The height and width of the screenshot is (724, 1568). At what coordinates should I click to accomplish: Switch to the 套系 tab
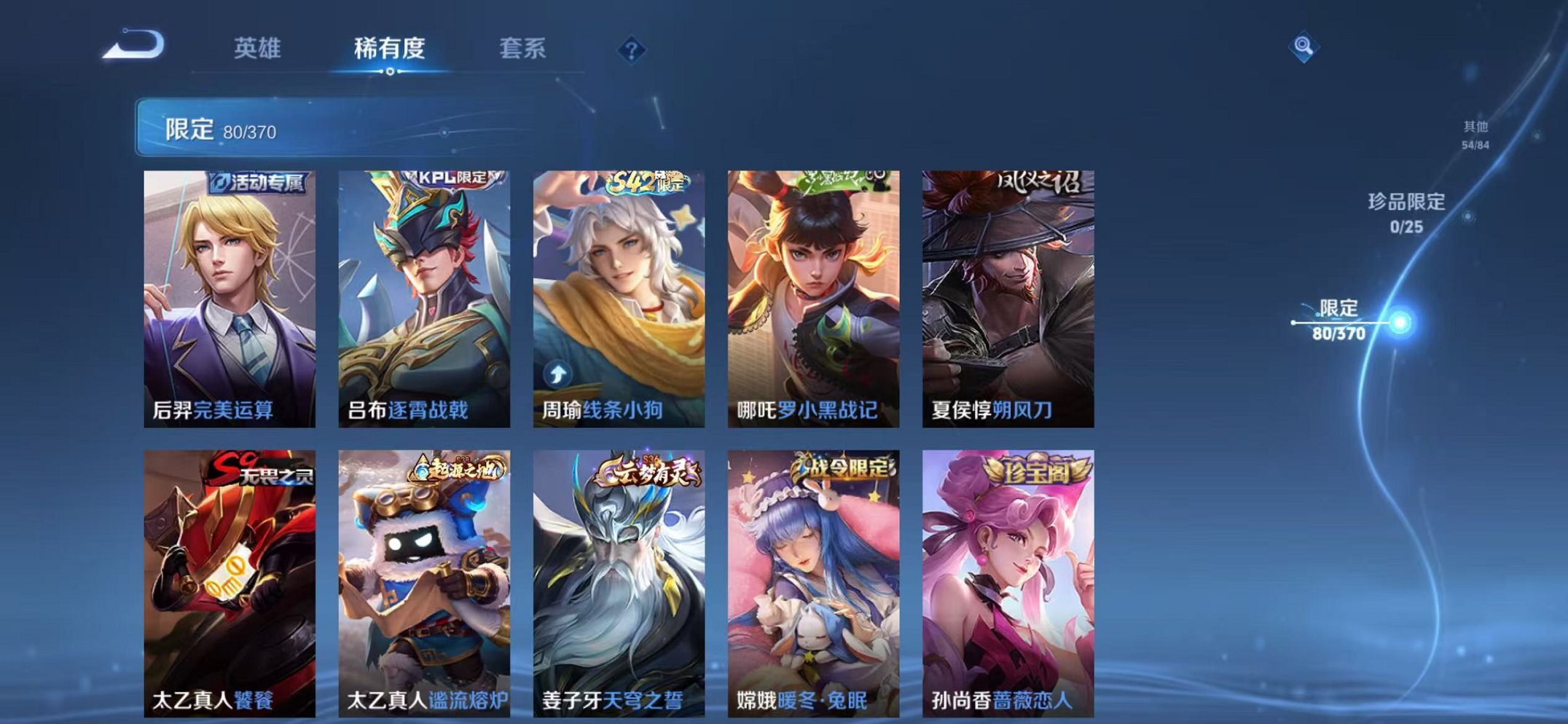pyautogui.click(x=522, y=48)
